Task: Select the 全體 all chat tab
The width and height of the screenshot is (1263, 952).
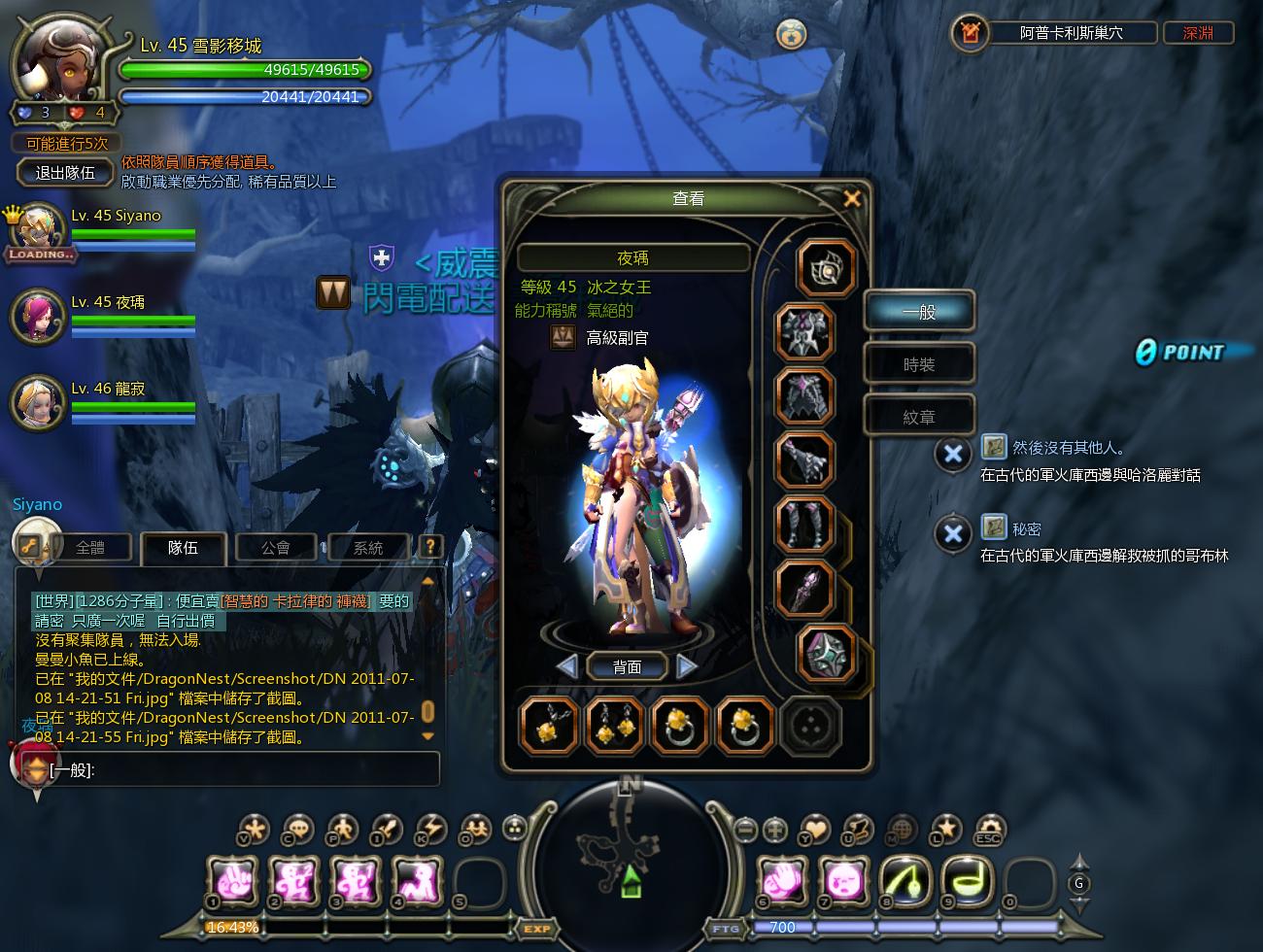Action: click(x=90, y=548)
